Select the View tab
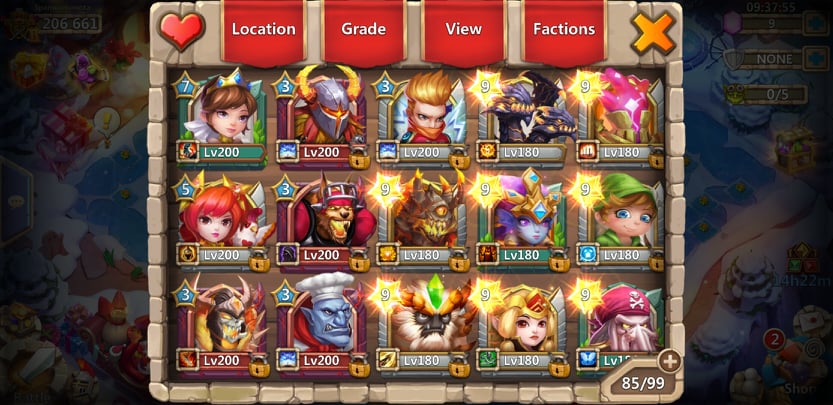The width and height of the screenshot is (833, 405). point(463,29)
